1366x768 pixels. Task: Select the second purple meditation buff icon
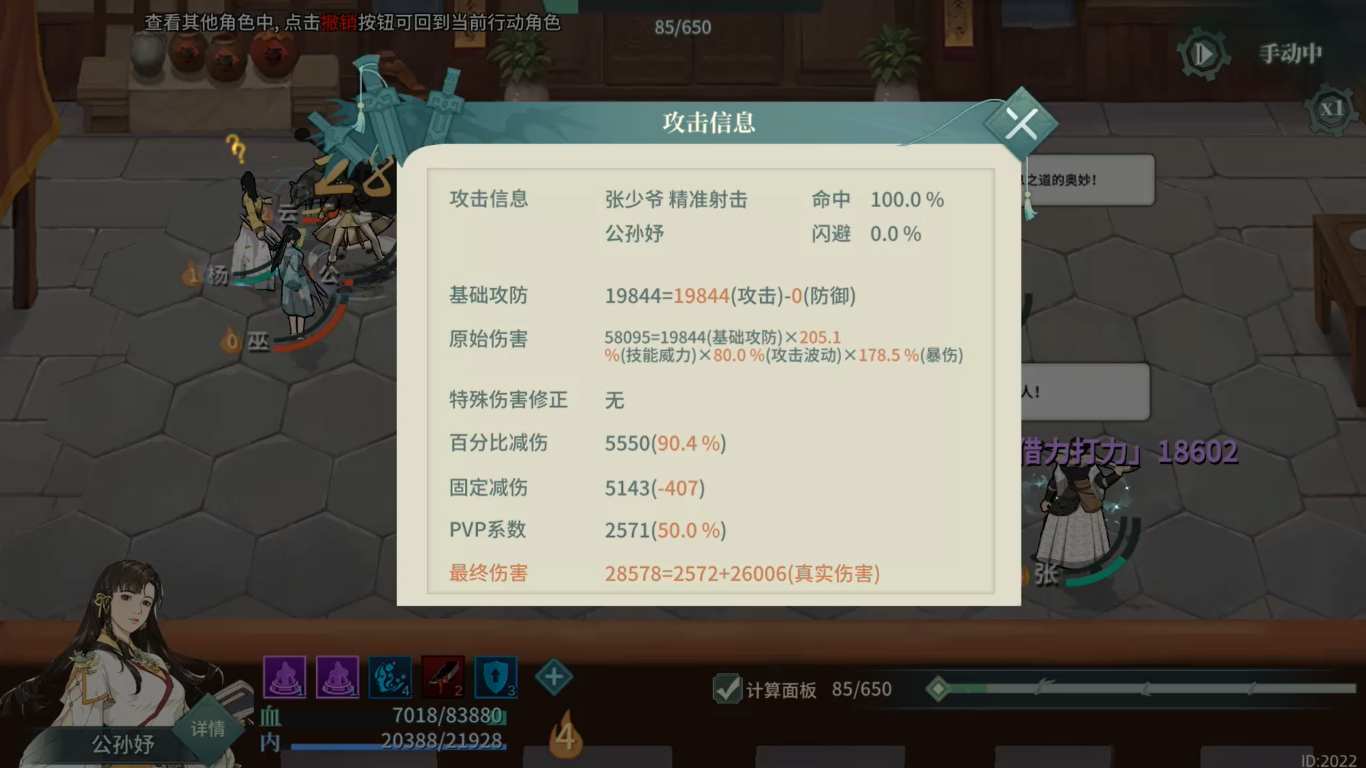337,677
